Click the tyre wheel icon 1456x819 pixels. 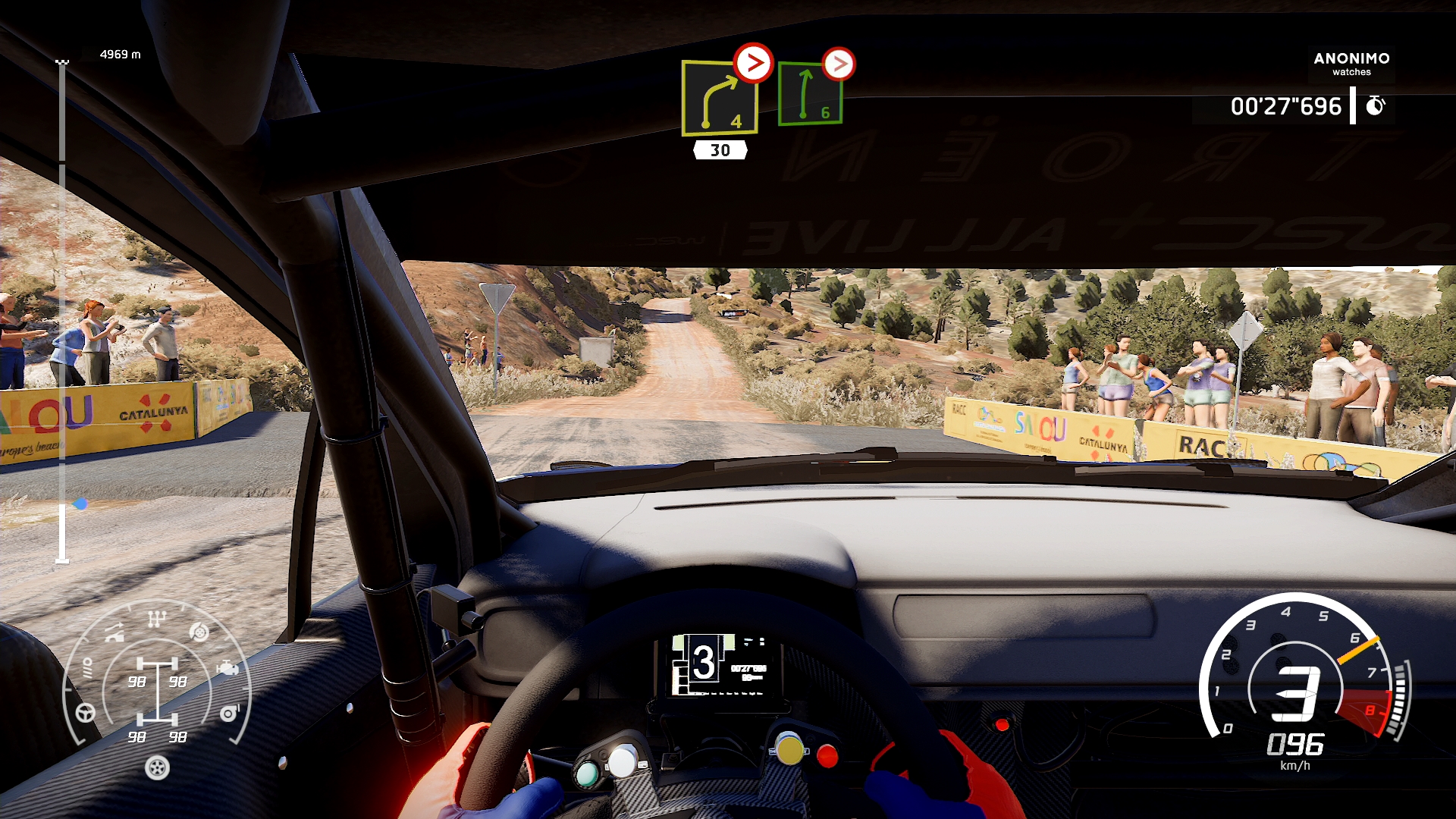click(157, 768)
